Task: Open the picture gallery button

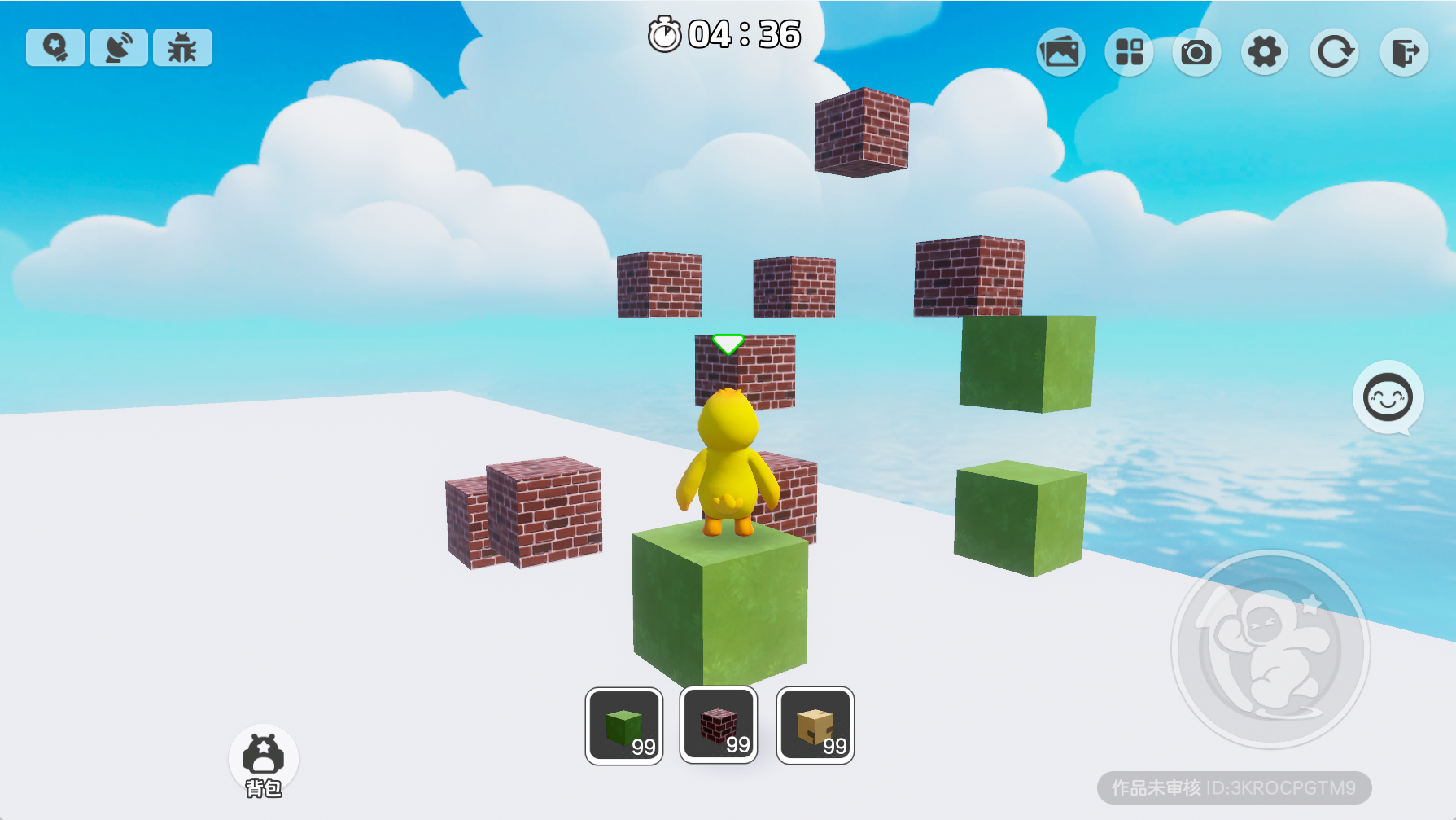Action: pos(1060,53)
